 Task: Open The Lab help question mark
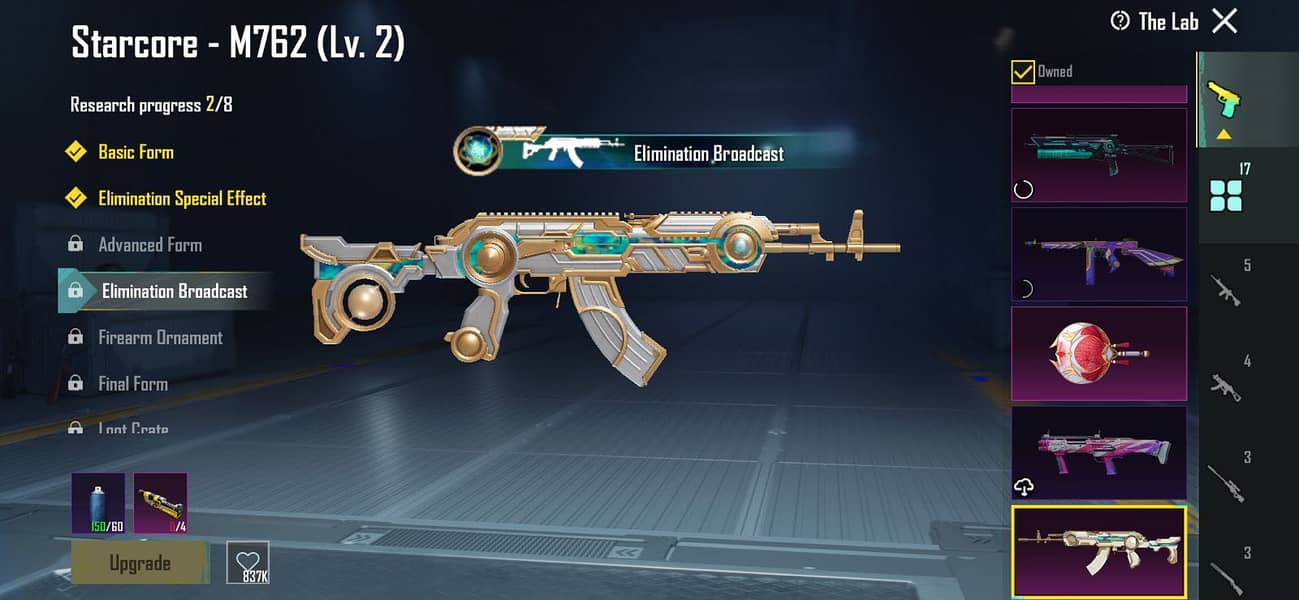[1120, 21]
